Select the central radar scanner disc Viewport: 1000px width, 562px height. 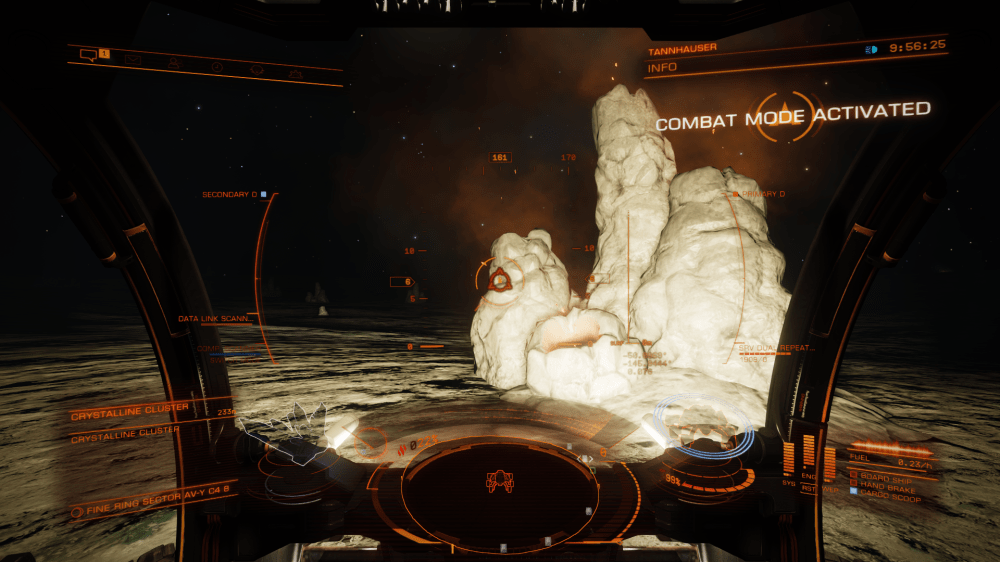pos(500,487)
